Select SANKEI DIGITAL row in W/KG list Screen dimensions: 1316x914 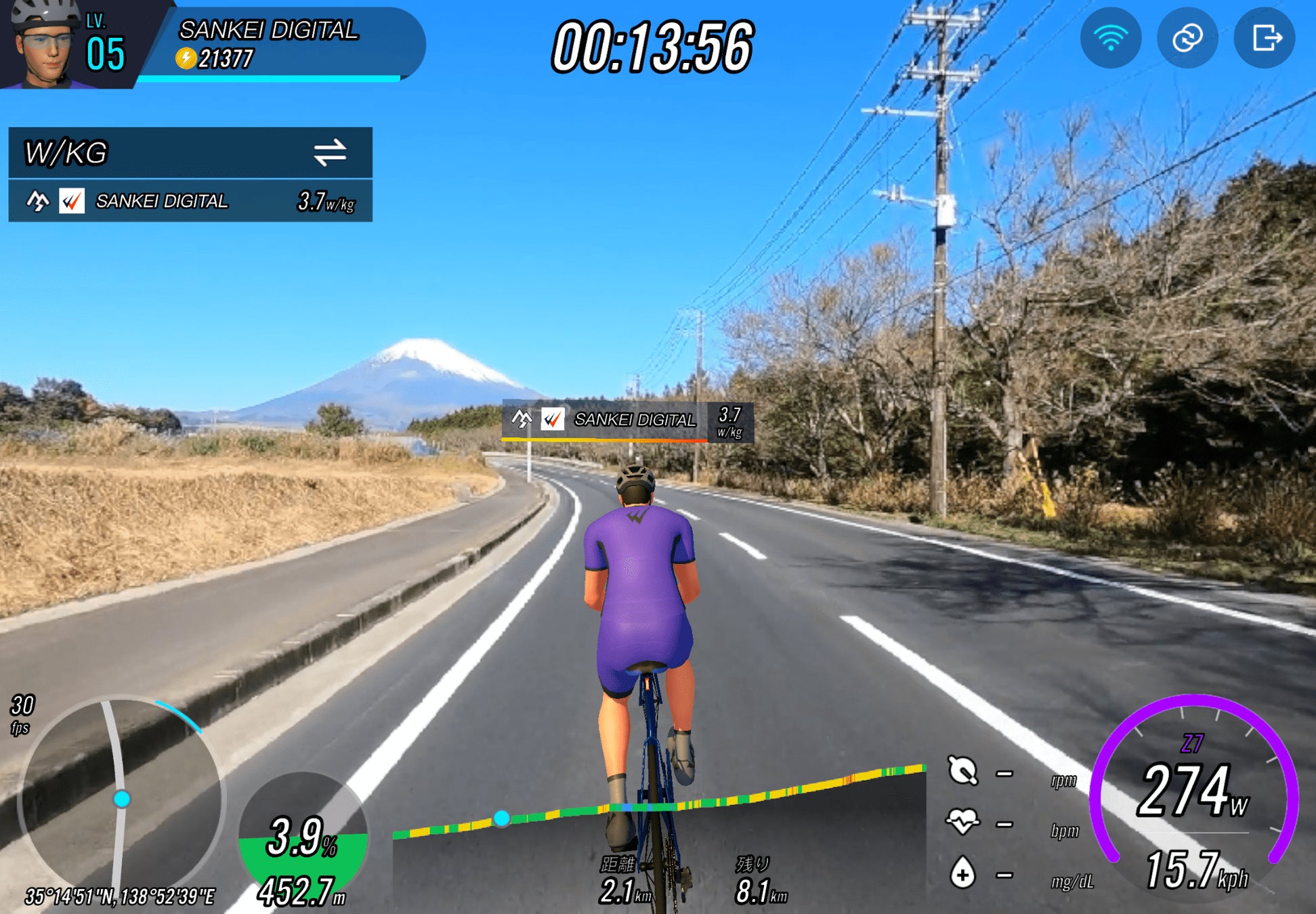pyautogui.click(x=190, y=201)
